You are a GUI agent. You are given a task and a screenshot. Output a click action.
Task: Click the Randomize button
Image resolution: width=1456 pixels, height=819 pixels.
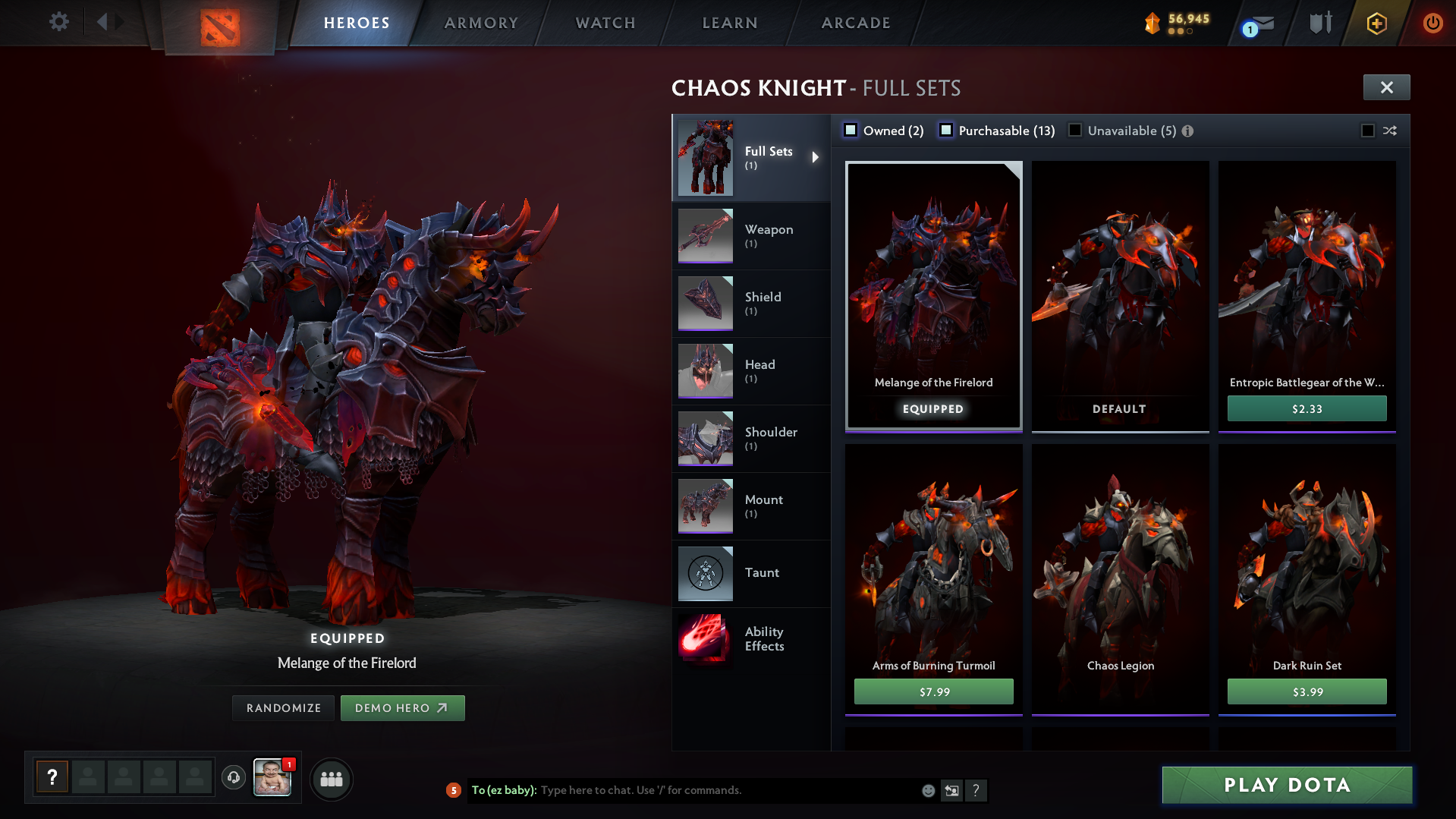[x=284, y=708]
